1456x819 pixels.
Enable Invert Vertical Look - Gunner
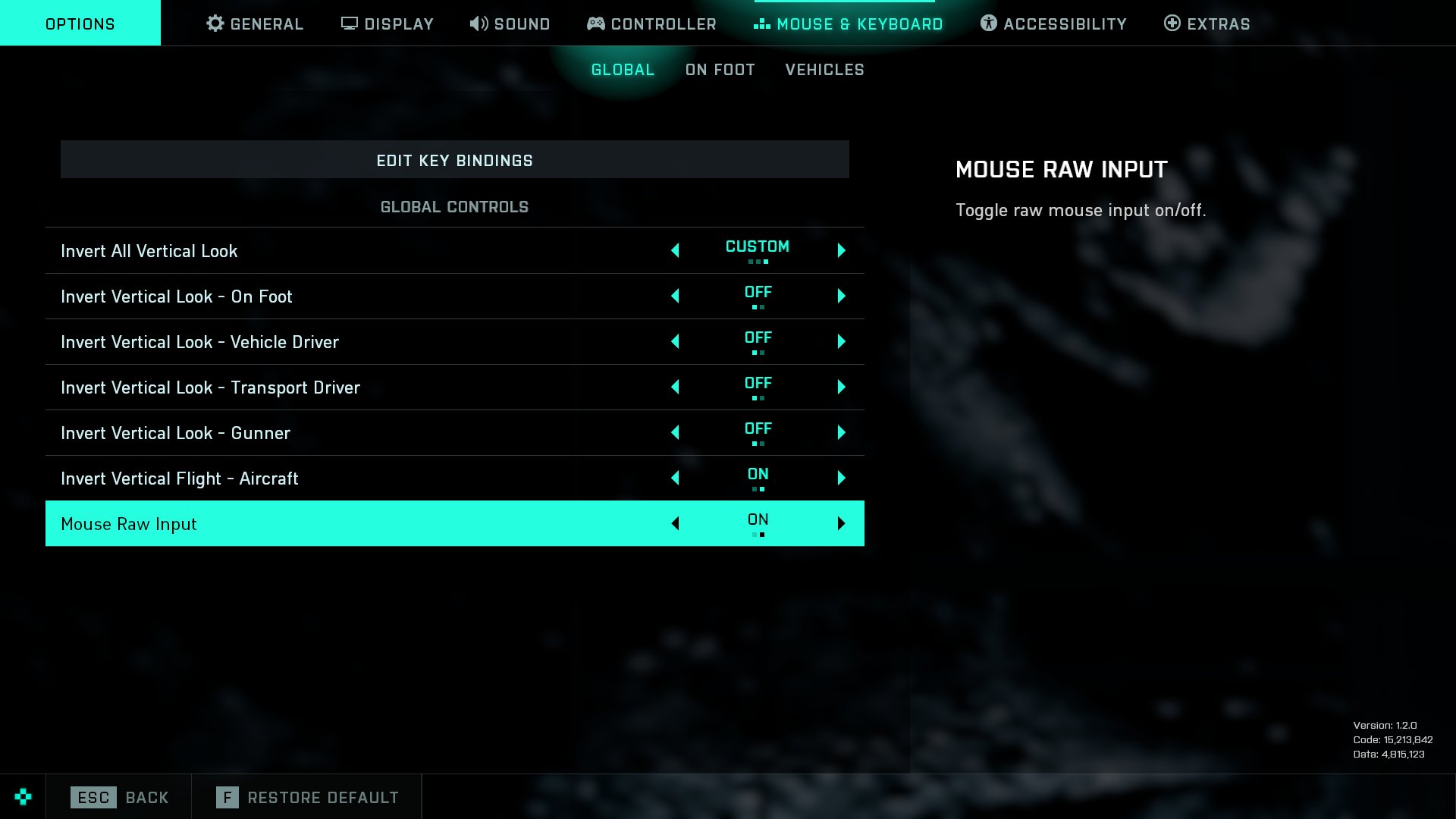click(840, 432)
